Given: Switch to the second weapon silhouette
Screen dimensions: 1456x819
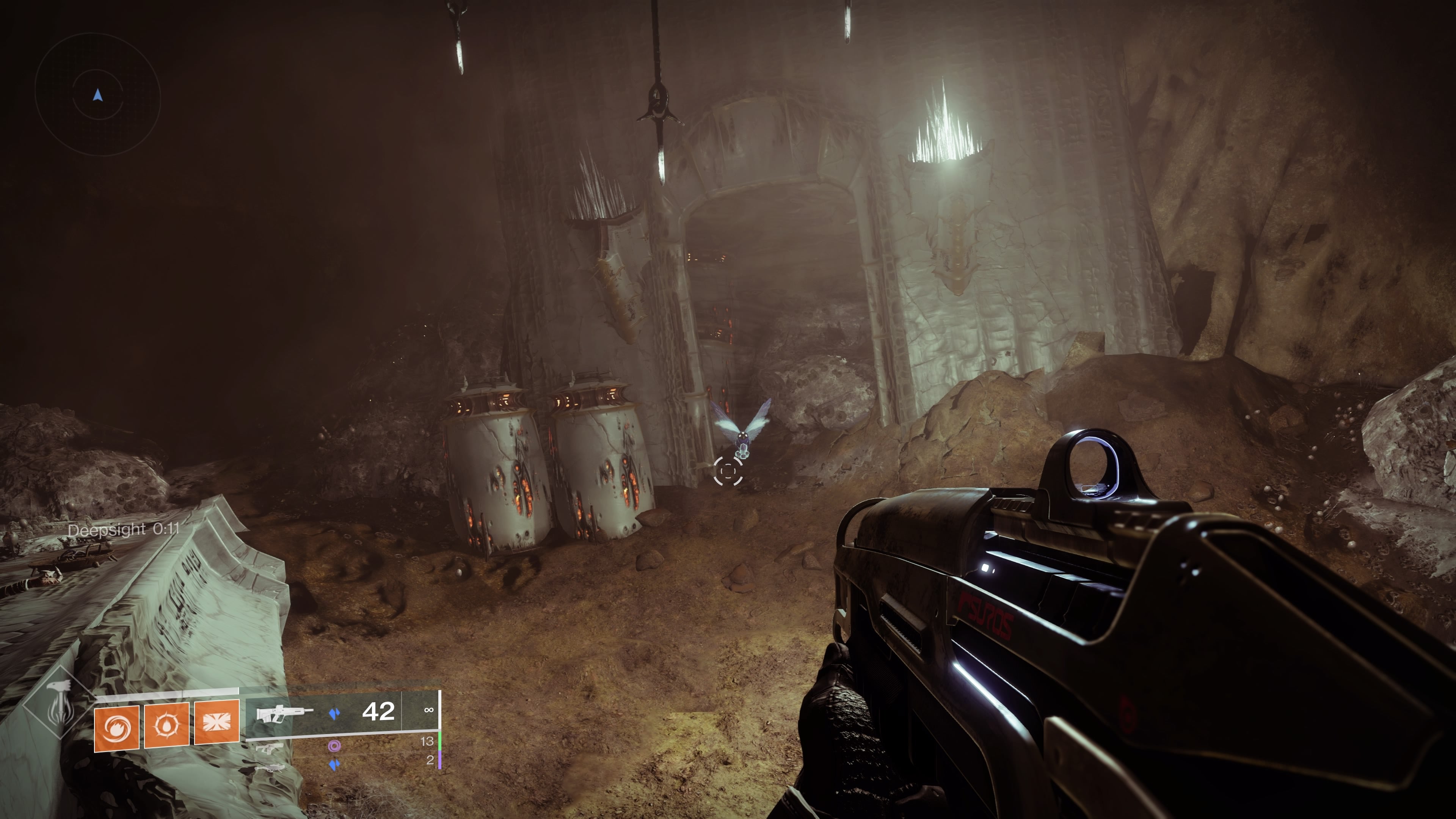Looking at the screenshot, I should (x=269, y=747).
